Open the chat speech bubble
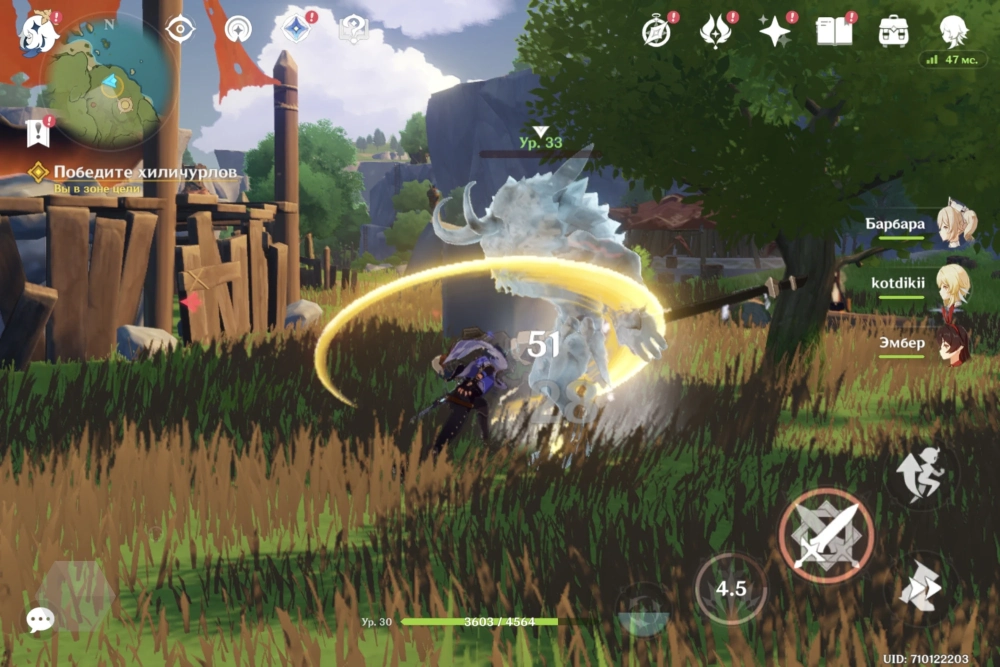1000x667 pixels. pos(40,620)
